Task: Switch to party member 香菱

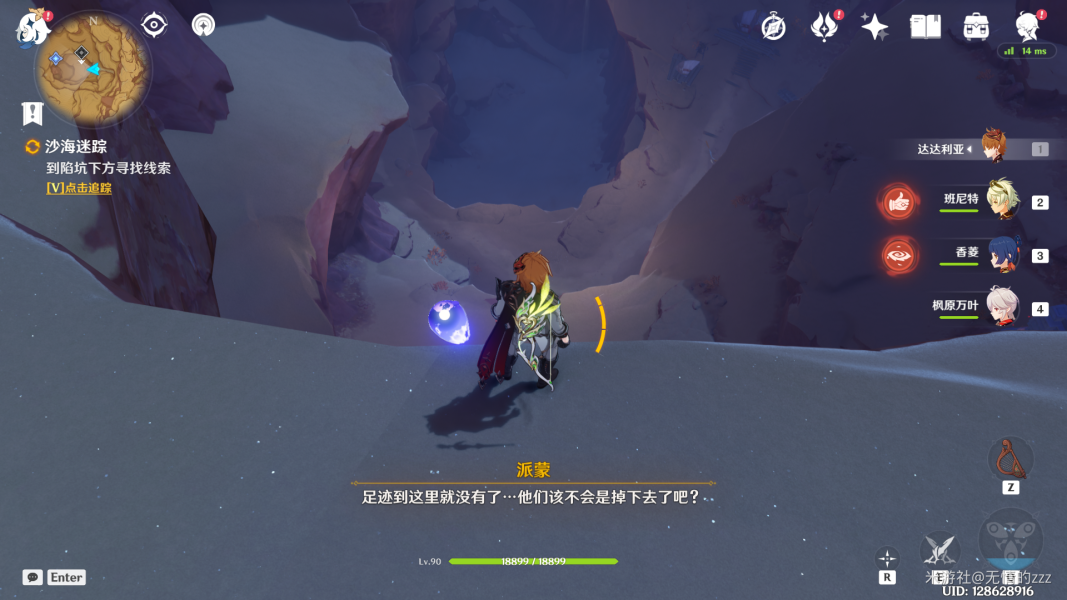Action: coord(1001,254)
